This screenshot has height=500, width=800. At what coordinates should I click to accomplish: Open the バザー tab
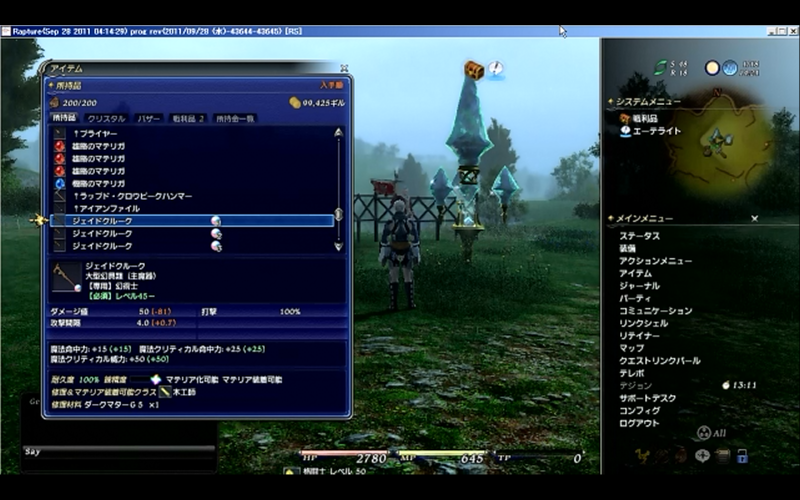click(148, 118)
